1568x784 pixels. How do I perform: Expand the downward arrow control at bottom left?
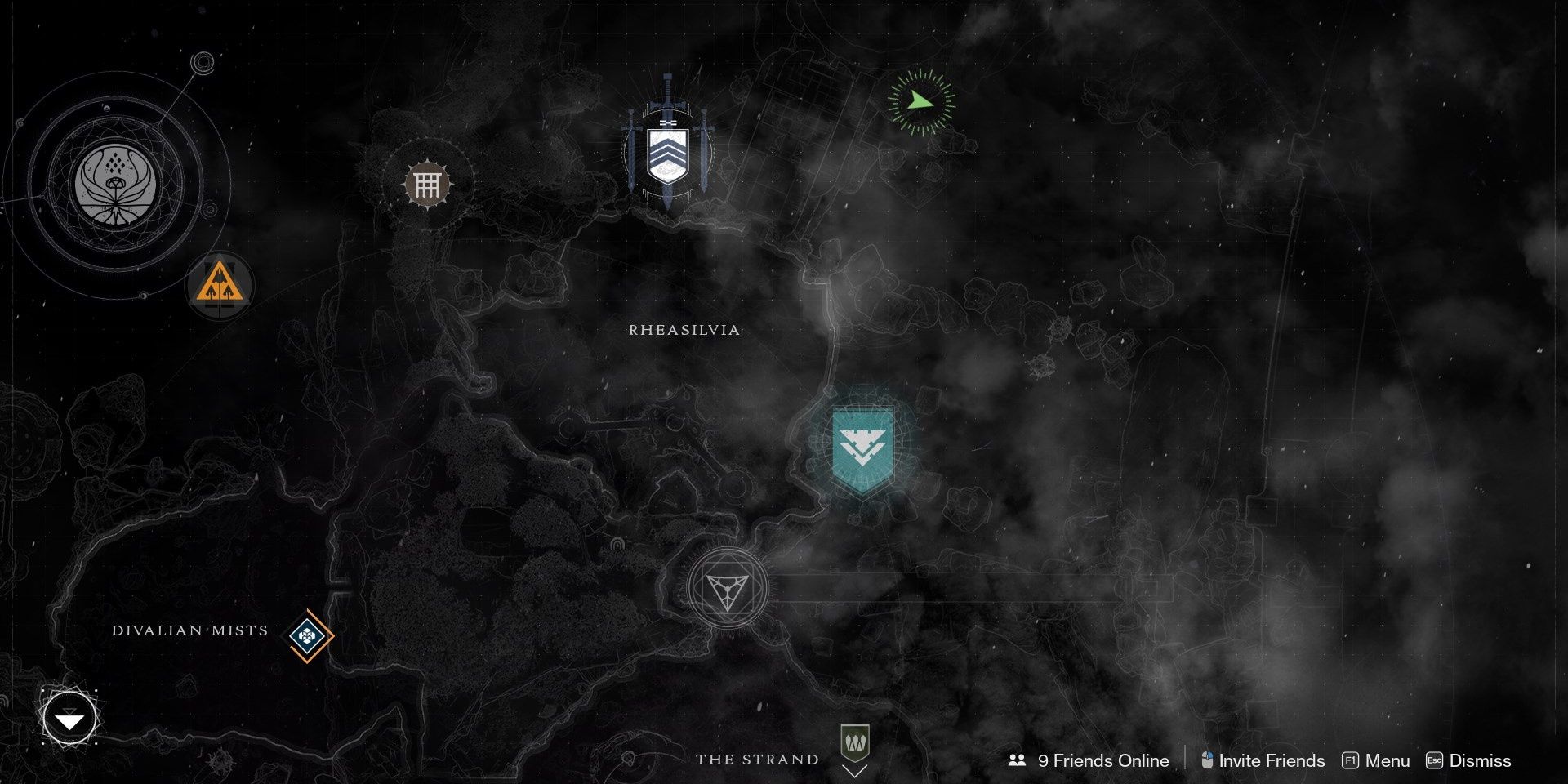coord(69,718)
